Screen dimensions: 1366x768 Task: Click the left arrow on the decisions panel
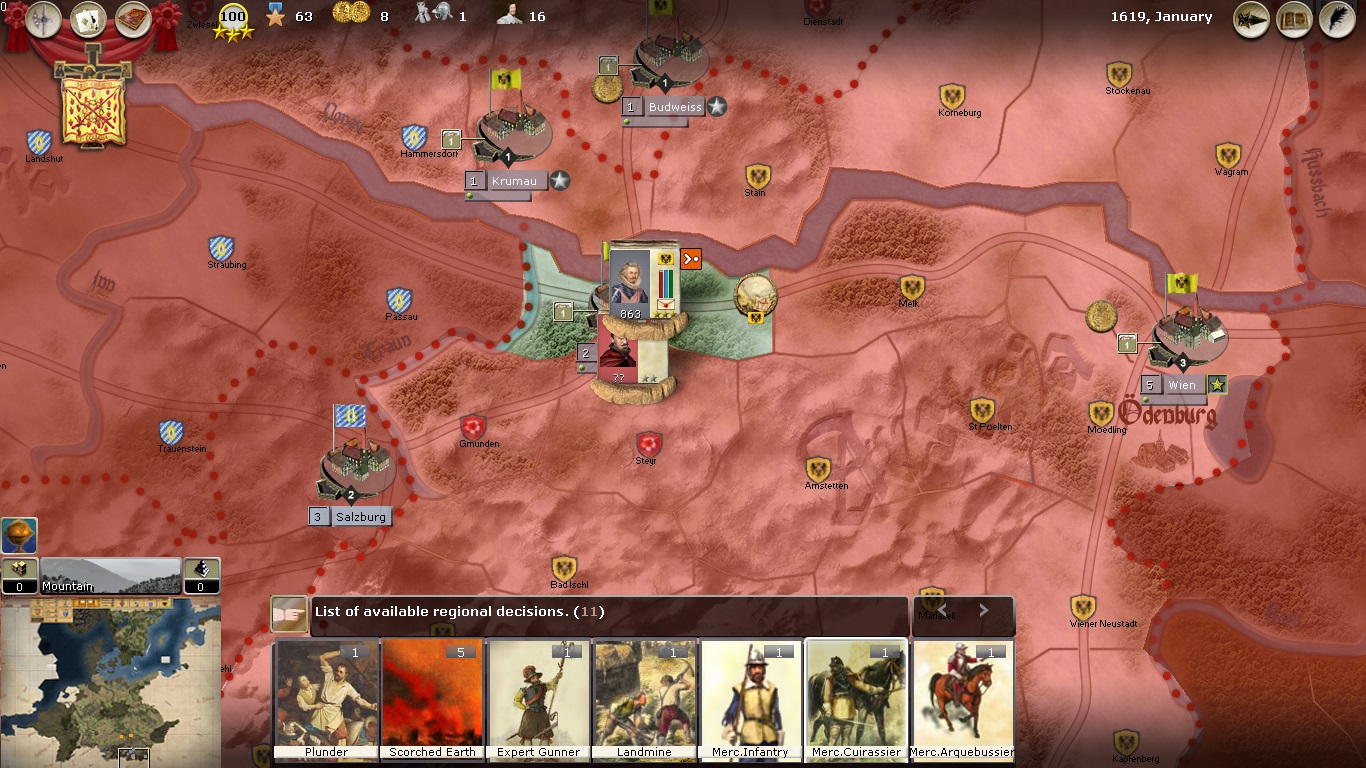941,609
